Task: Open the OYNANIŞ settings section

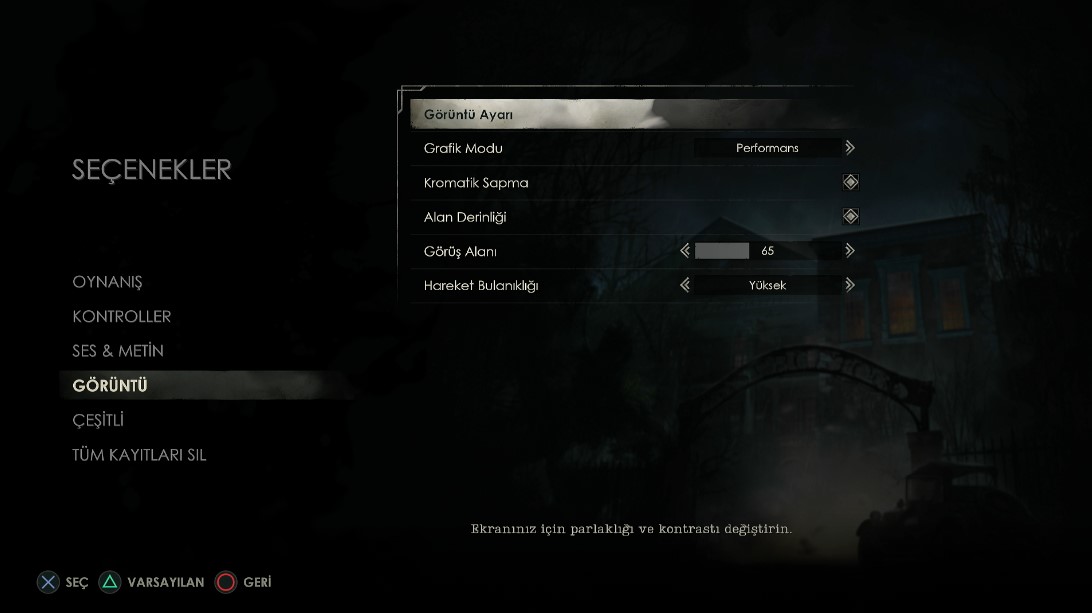Action: click(x=107, y=282)
